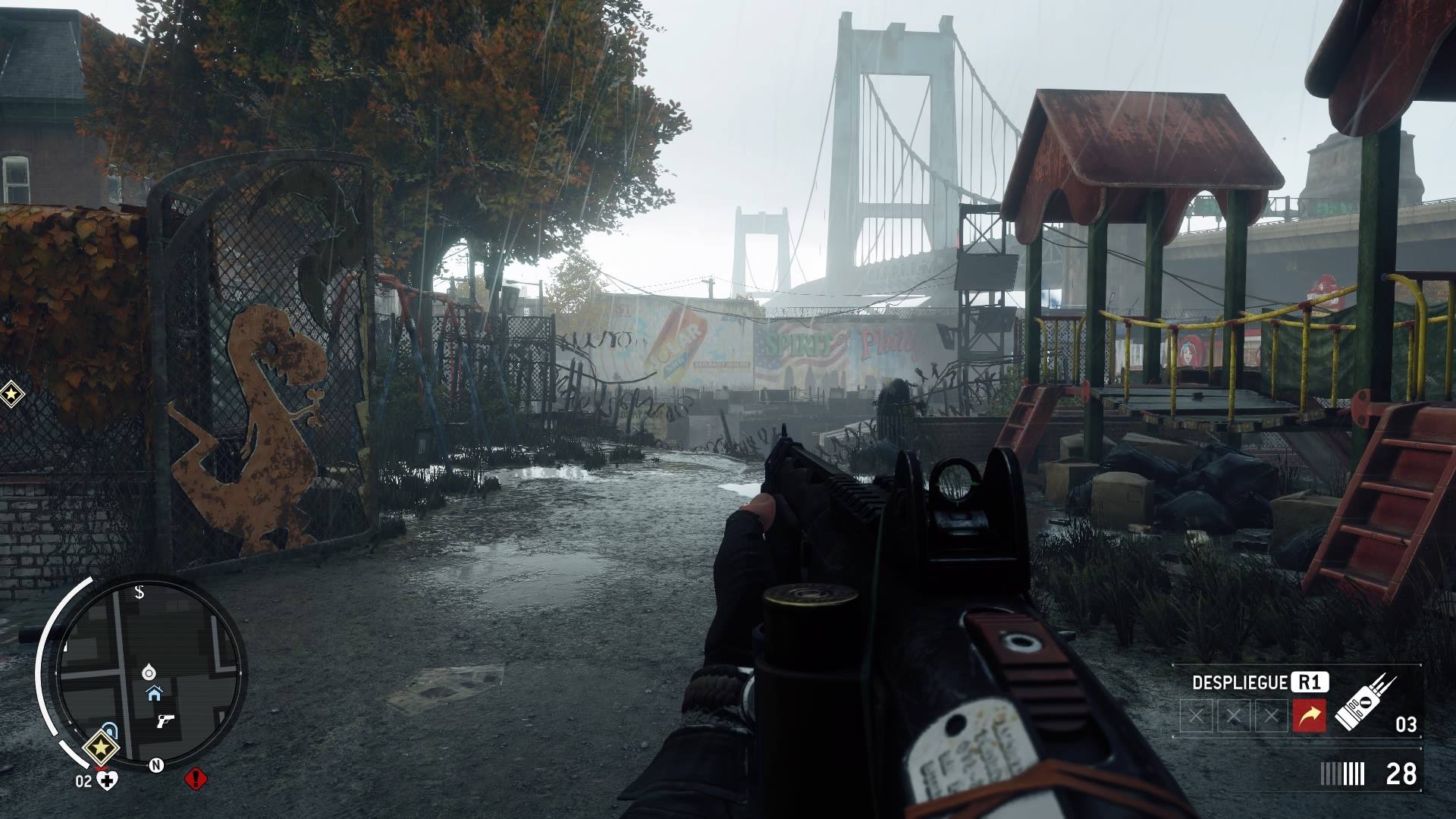Click the red exclamation alert icon

196,779
